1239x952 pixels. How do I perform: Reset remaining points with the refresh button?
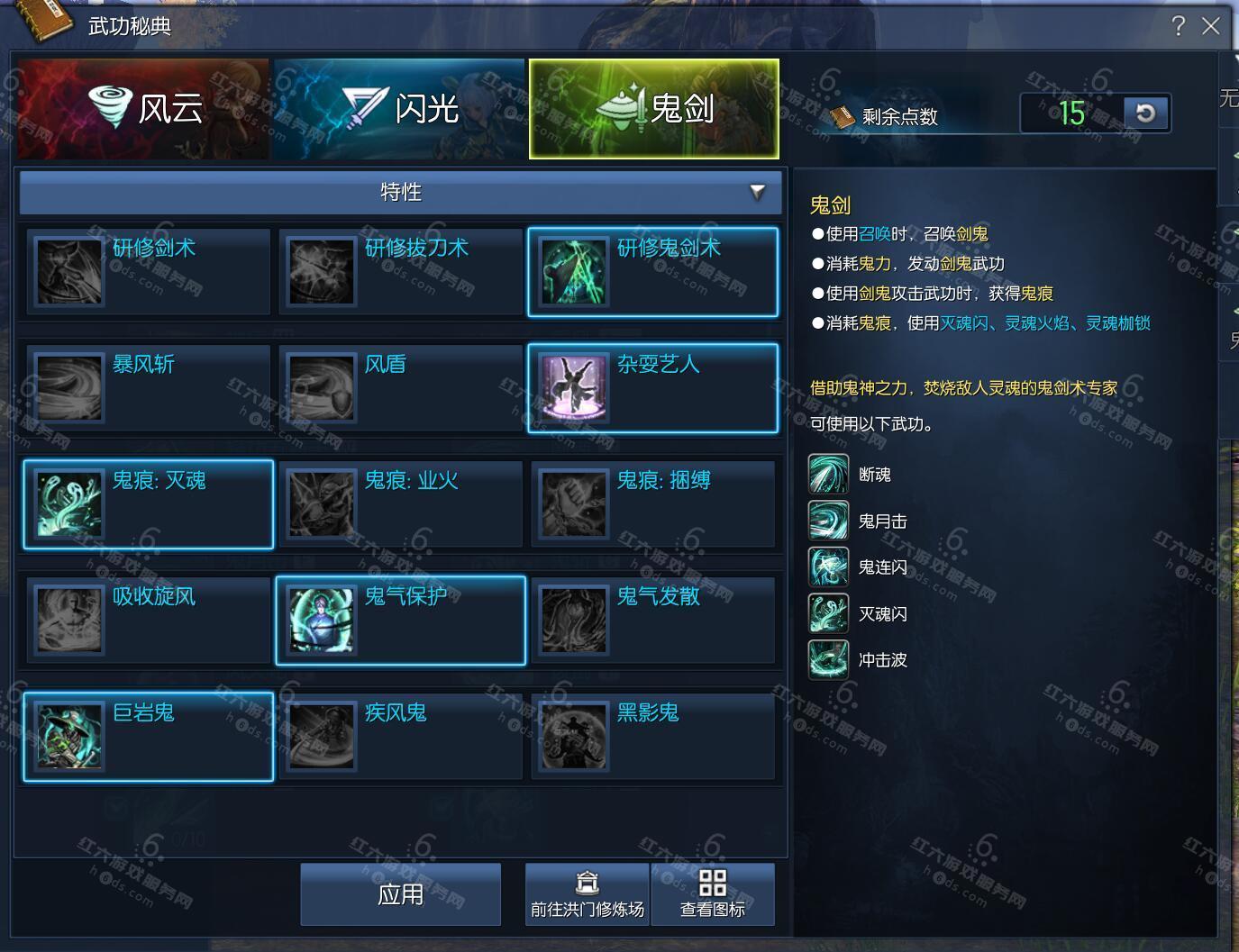pos(1145,113)
